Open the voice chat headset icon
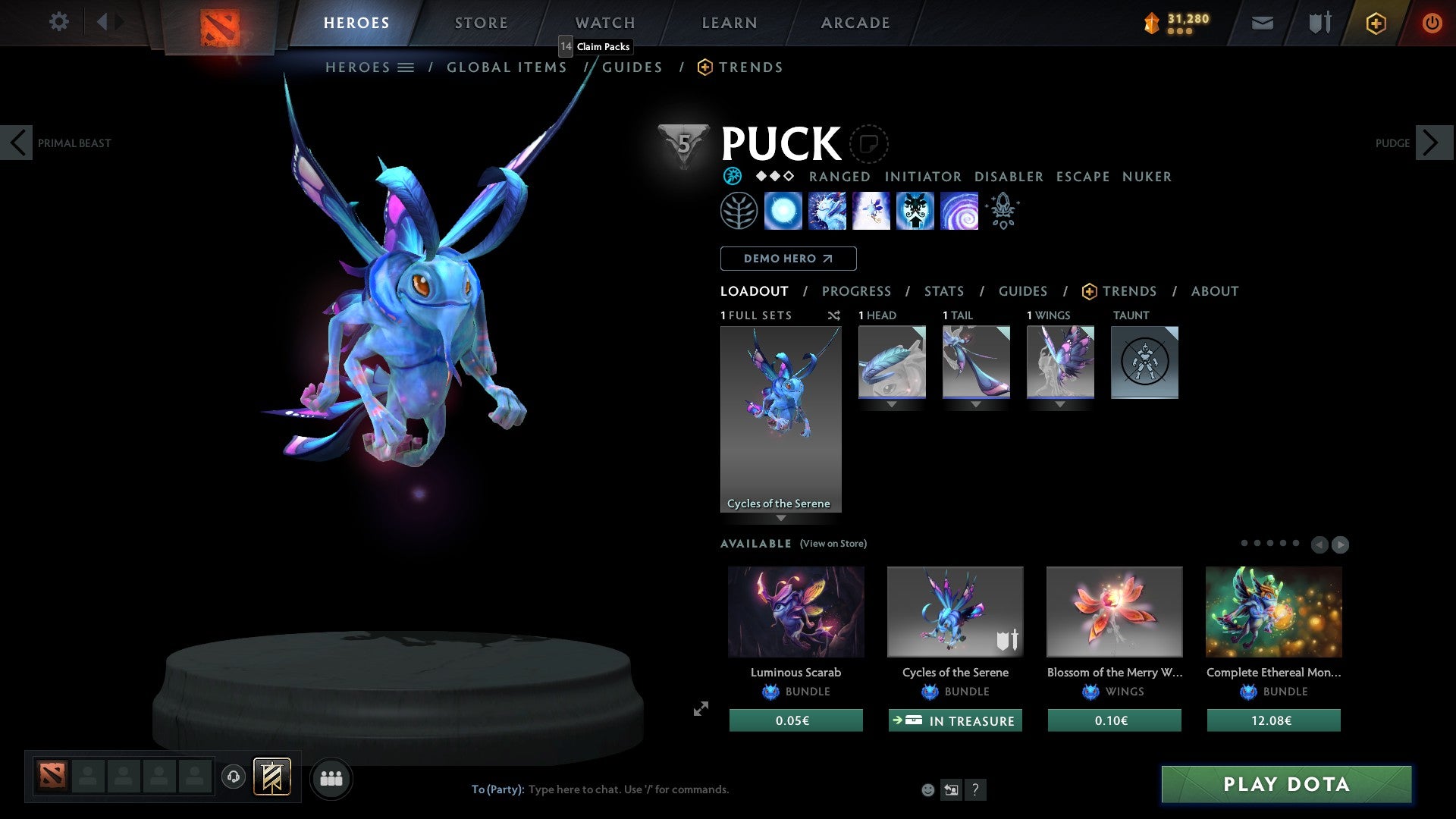The height and width of the screenshot is (819, 1456). pos(234,777)
